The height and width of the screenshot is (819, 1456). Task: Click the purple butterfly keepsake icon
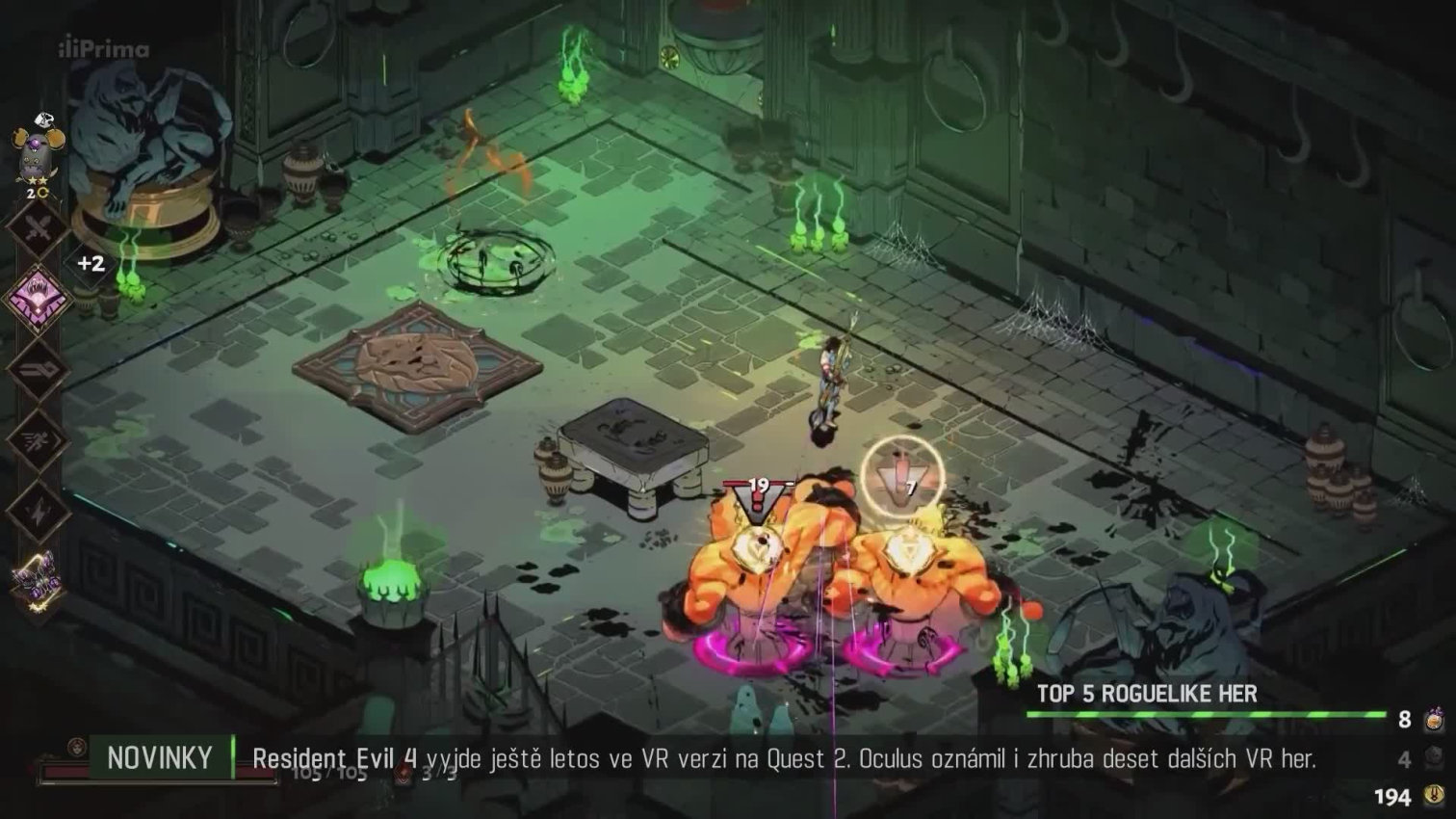point(38,580)
